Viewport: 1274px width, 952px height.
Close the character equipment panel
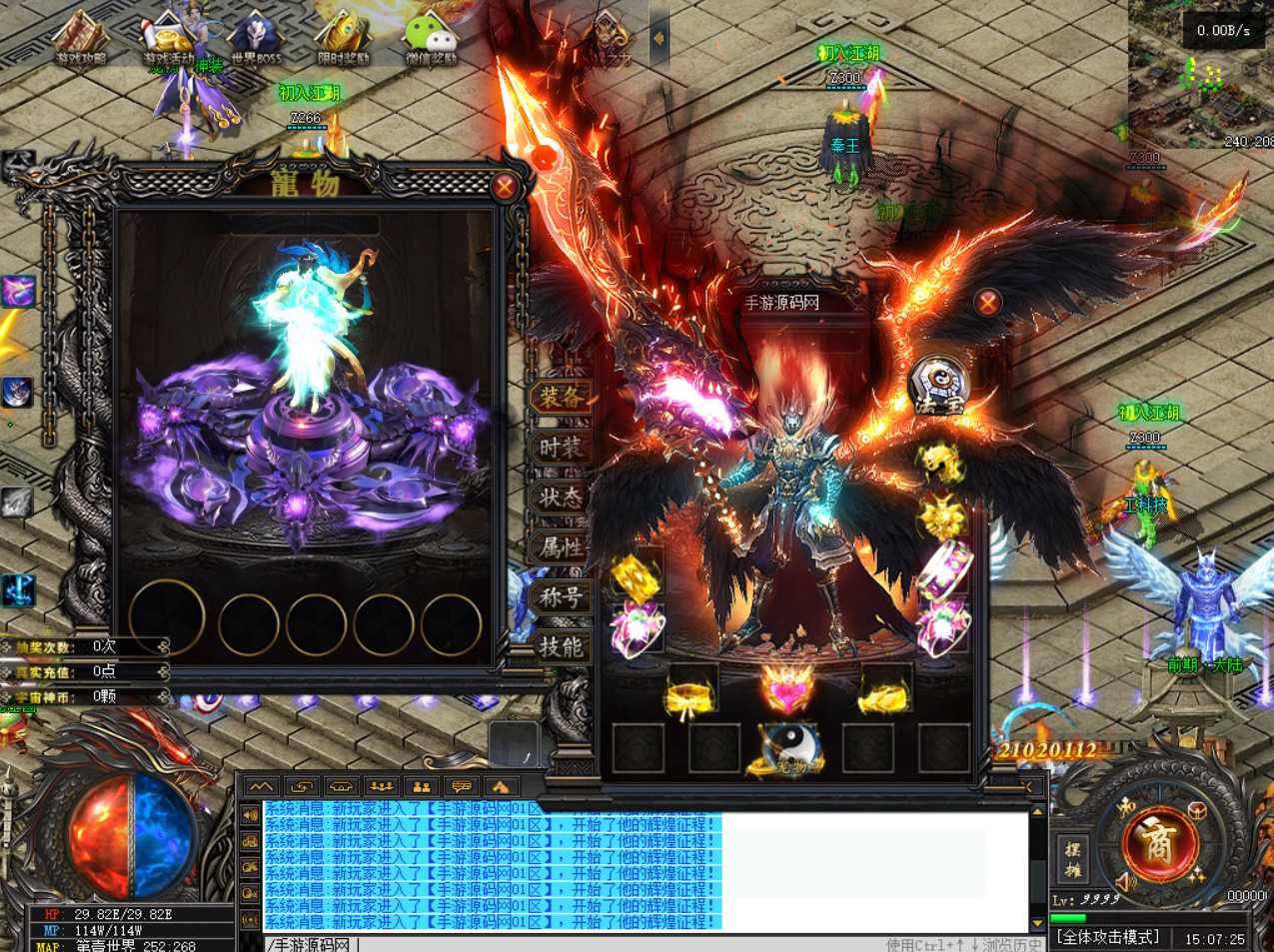[x=988, y=303]
